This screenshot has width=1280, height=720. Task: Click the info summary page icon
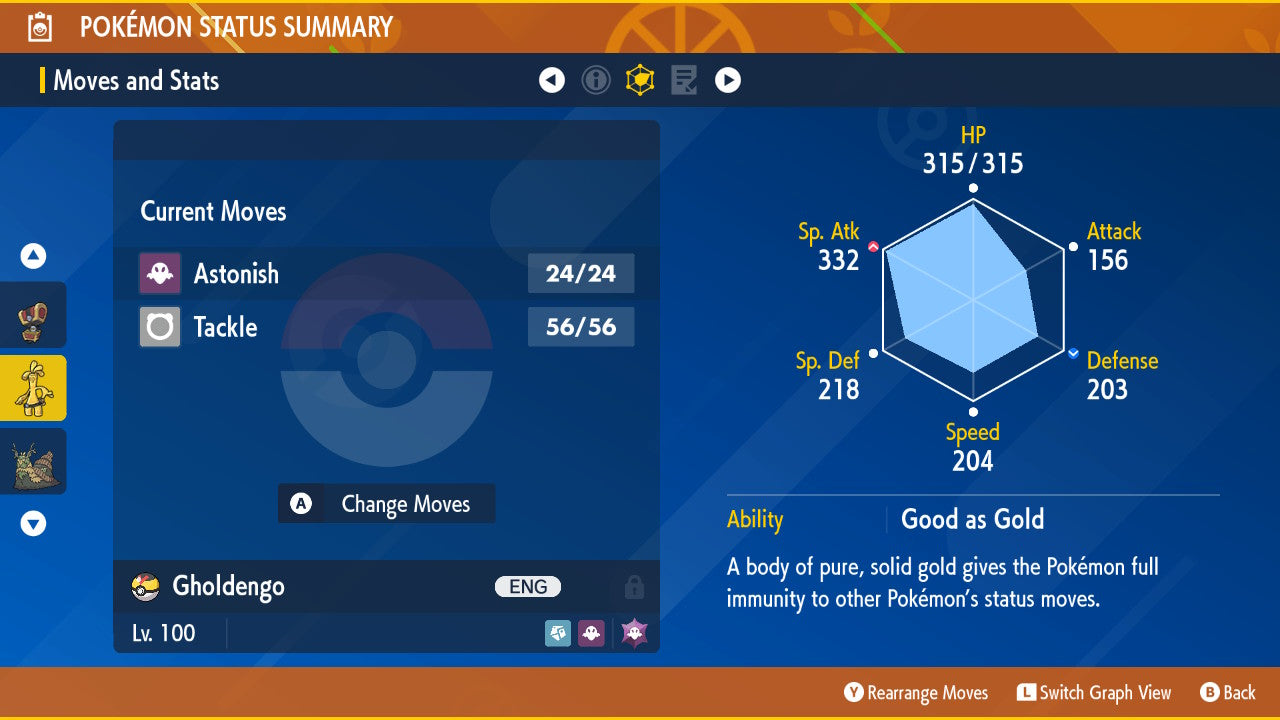click(596, 80)
